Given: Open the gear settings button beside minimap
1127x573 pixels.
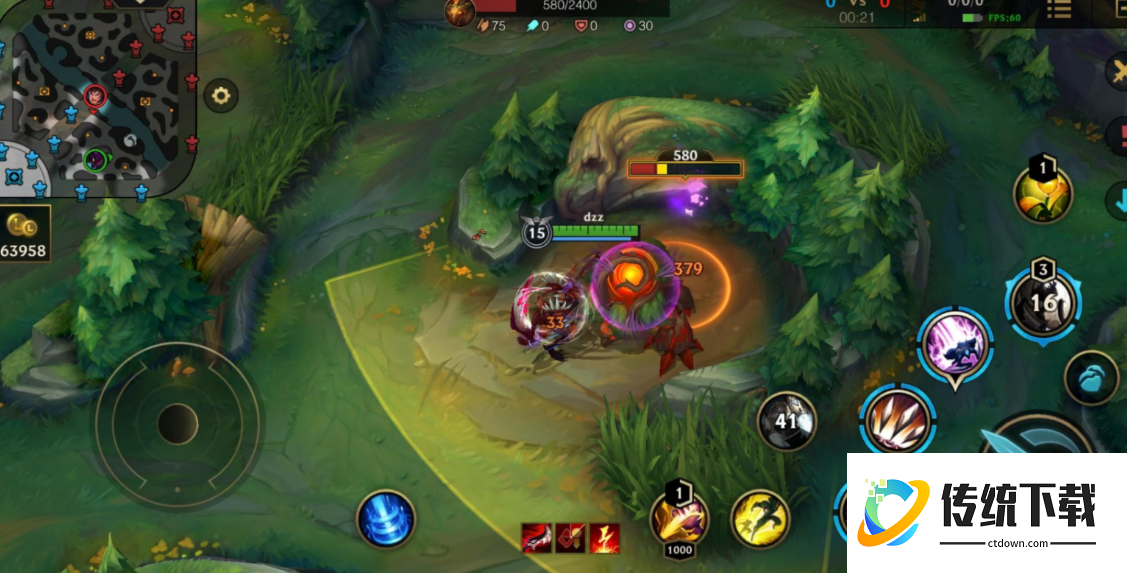Looking at the screenshot, I should click(221, 96).
